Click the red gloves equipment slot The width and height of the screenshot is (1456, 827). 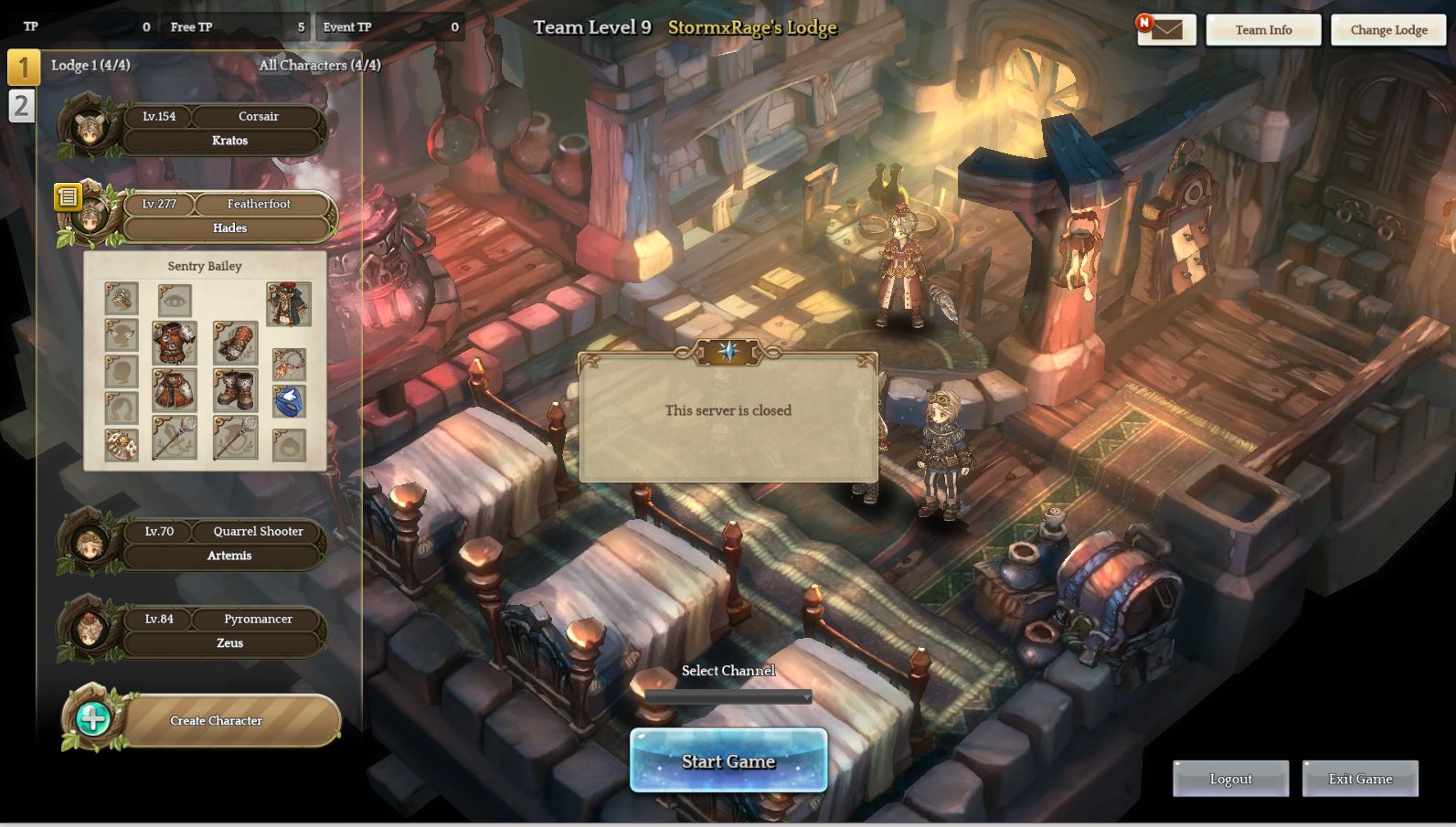(235, 343)
